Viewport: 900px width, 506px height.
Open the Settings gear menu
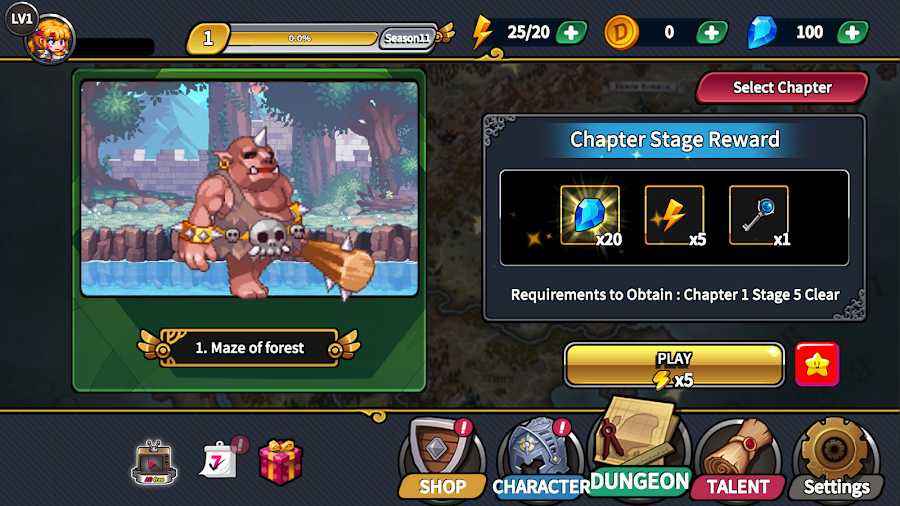click(836, 459)
